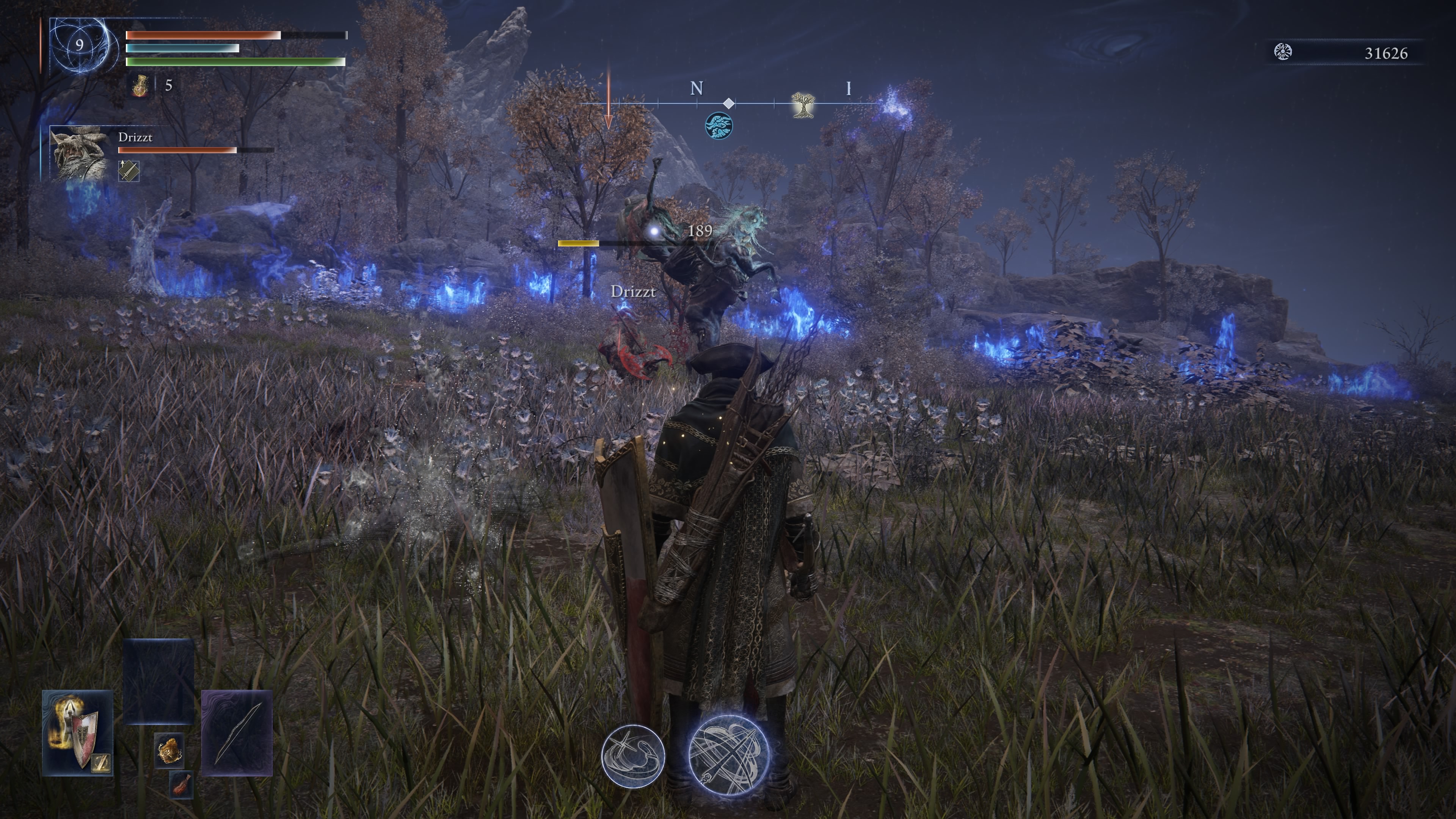The width and height of the screenshot is (1456, 819).
Task: Activate the smaller character skill icon
Action: click(632, 756)
